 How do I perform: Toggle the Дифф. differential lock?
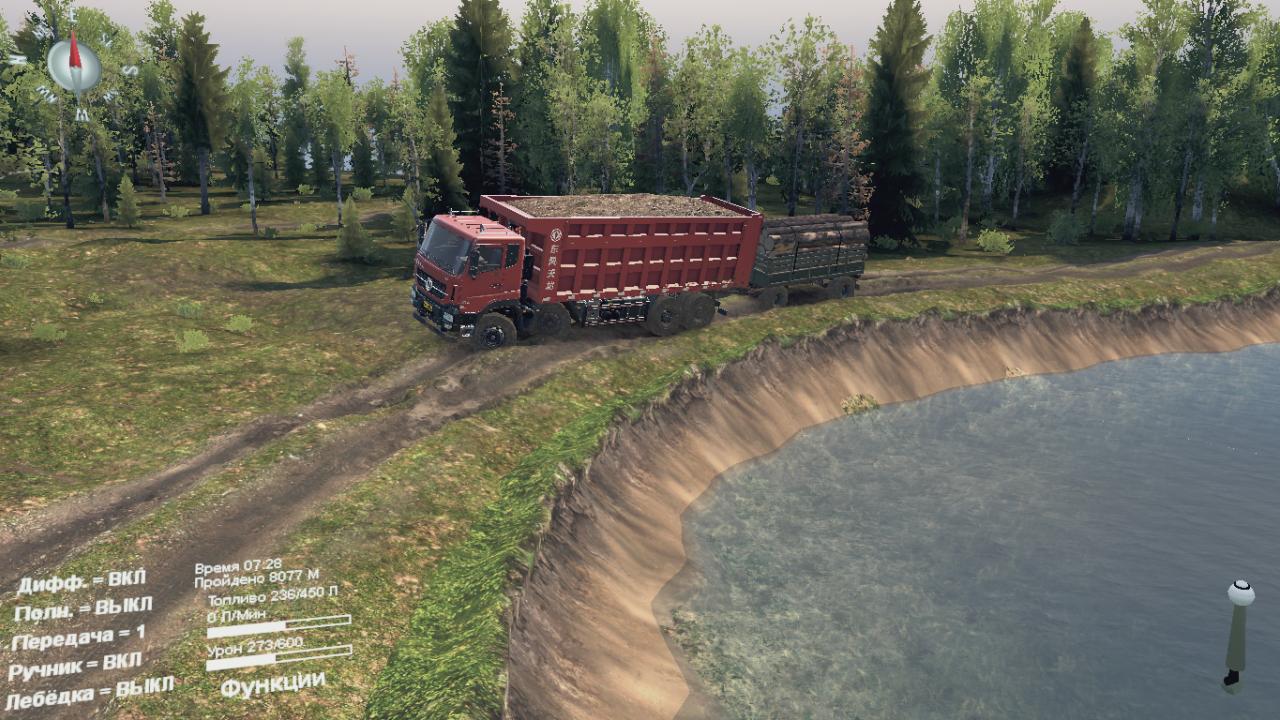(x=81, y=582)
